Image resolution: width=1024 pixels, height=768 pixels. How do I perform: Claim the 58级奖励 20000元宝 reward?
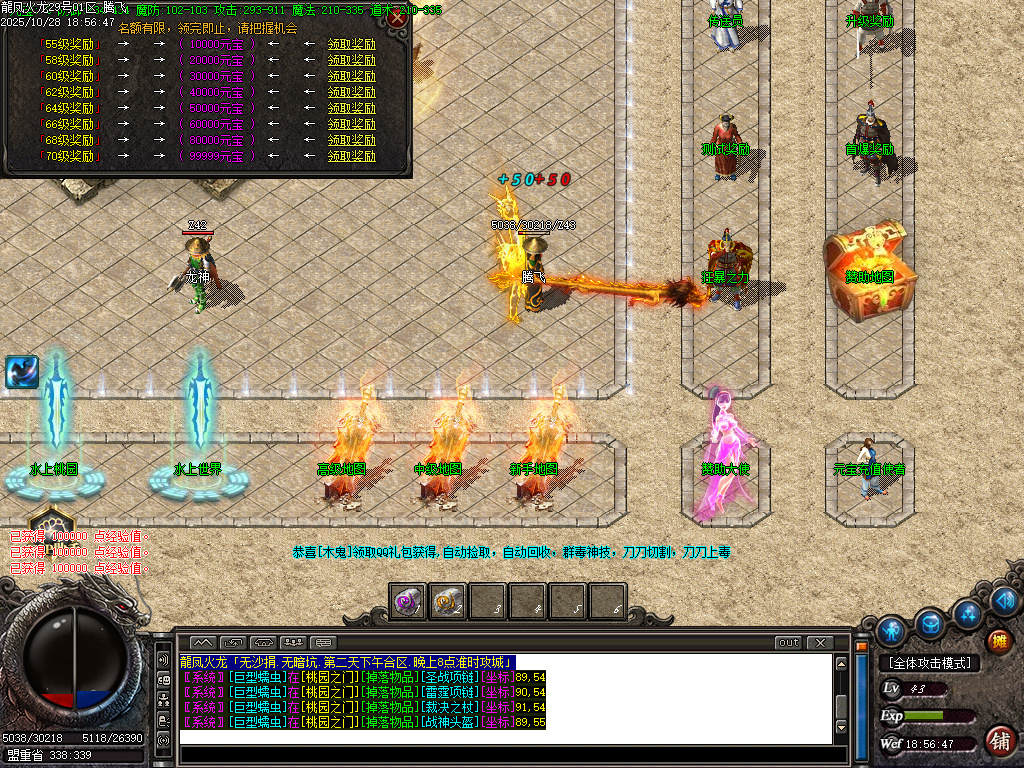(352, 60)
